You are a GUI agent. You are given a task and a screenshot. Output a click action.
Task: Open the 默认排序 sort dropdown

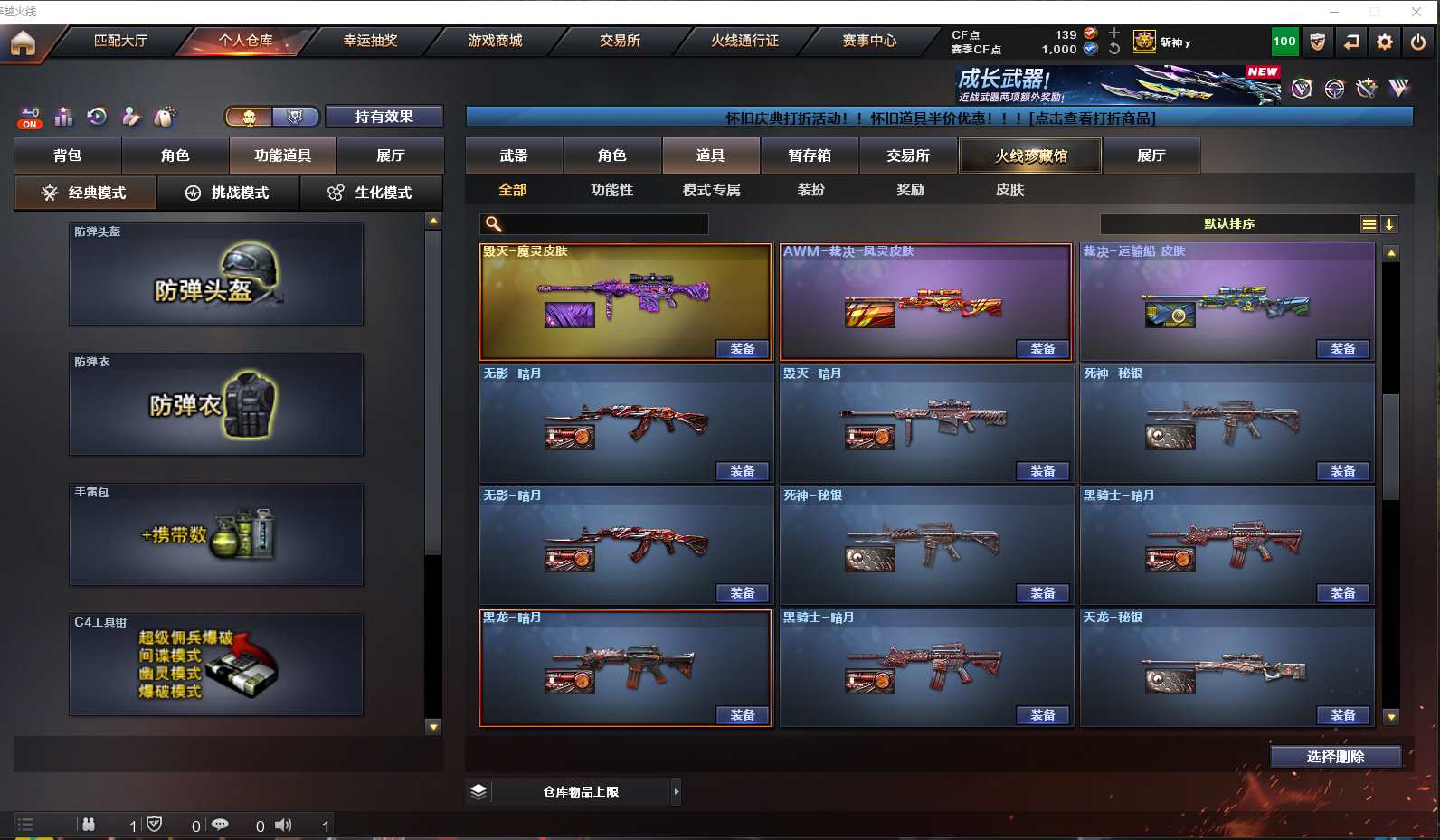[1229, 223]
